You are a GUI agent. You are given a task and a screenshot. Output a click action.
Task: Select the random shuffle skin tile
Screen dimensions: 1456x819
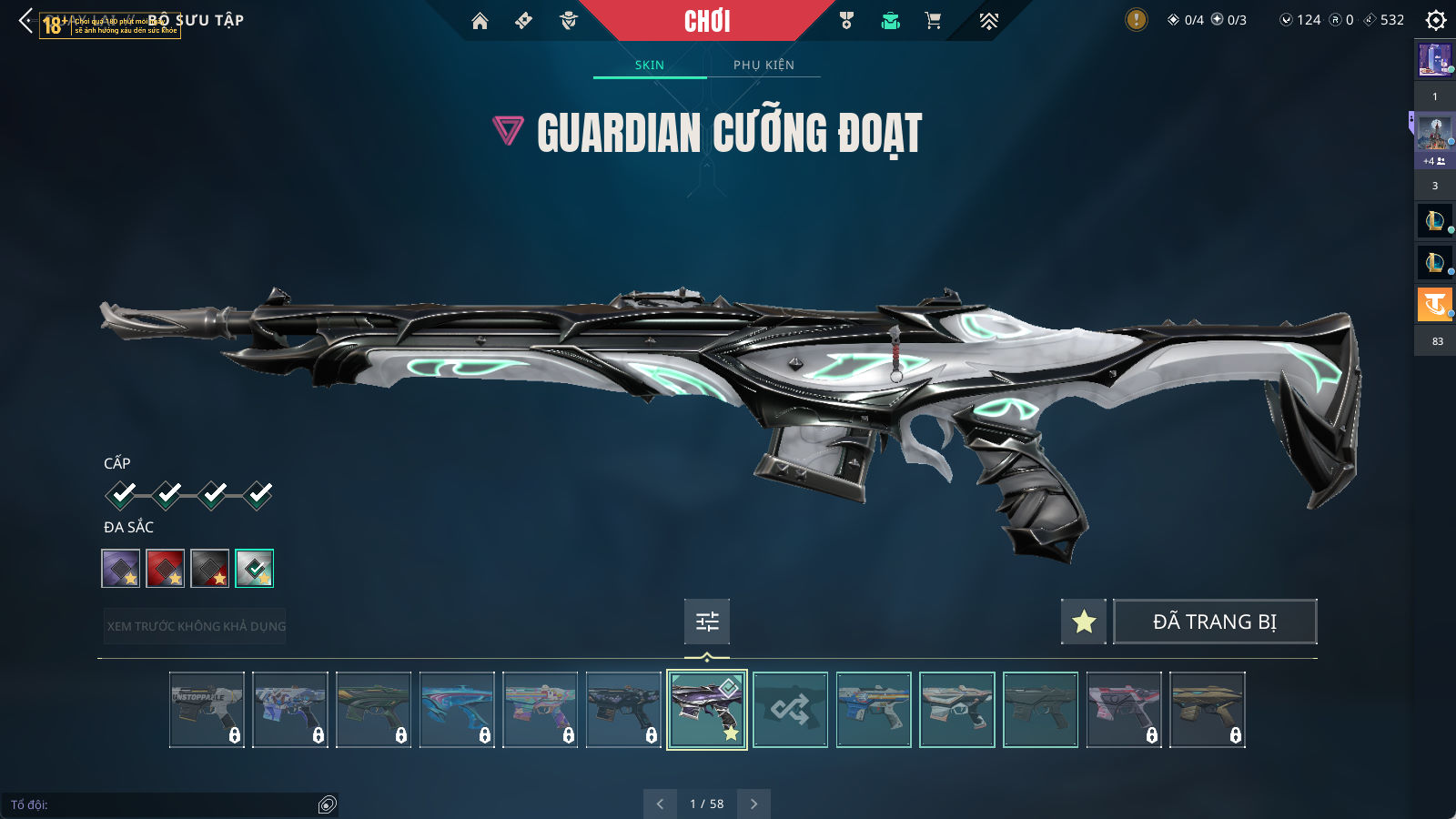click(x=790, y=710)
